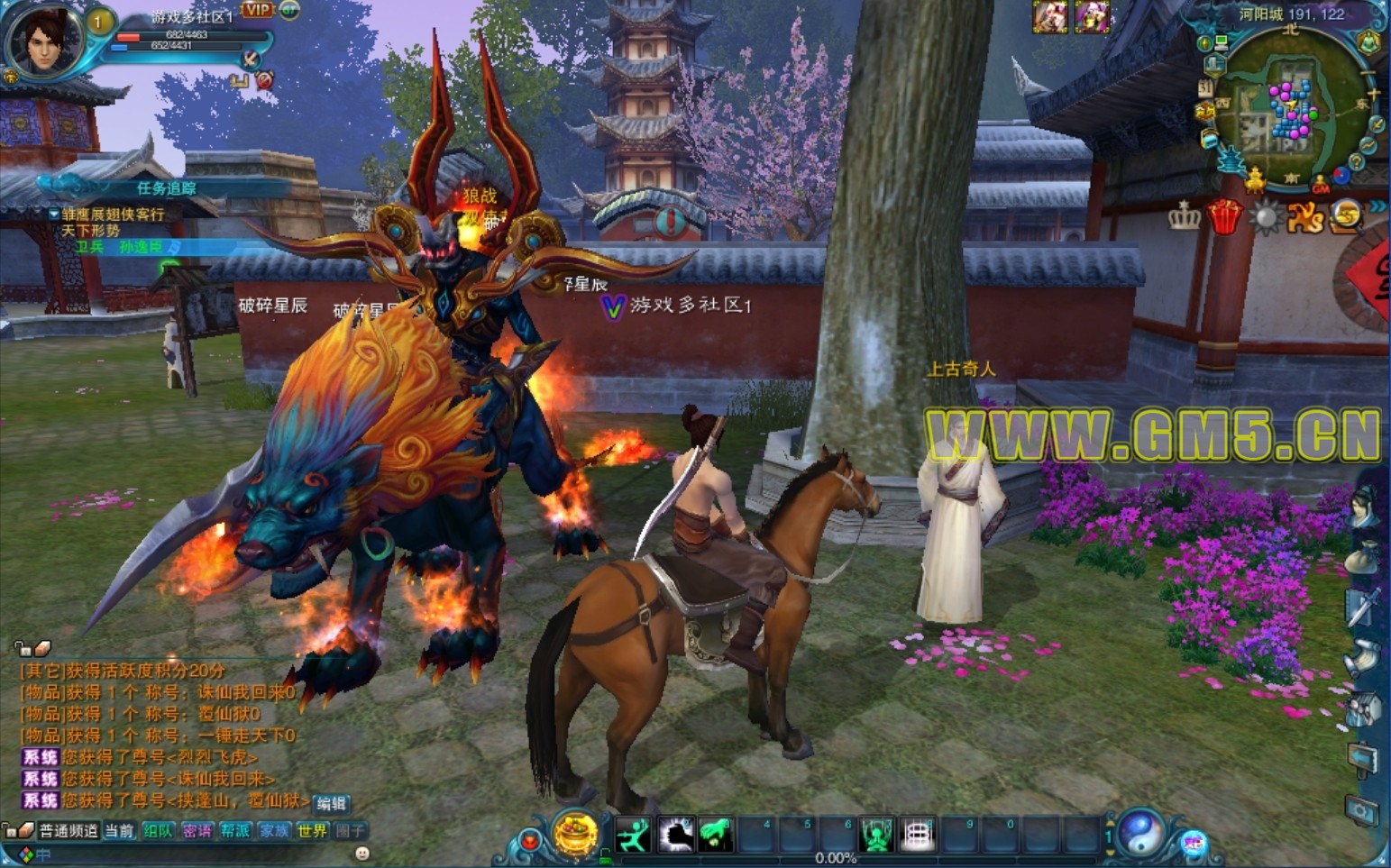This screenshot has height=868, width=1391.
Task: Select the 组队 team chat tab
Action: click(x=158, y=831)
